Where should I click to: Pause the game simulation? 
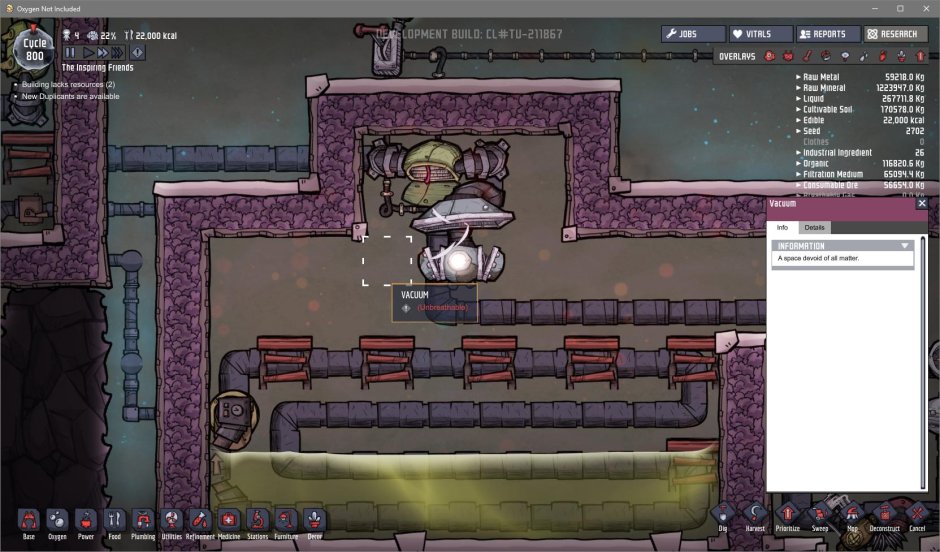(71, 52)
